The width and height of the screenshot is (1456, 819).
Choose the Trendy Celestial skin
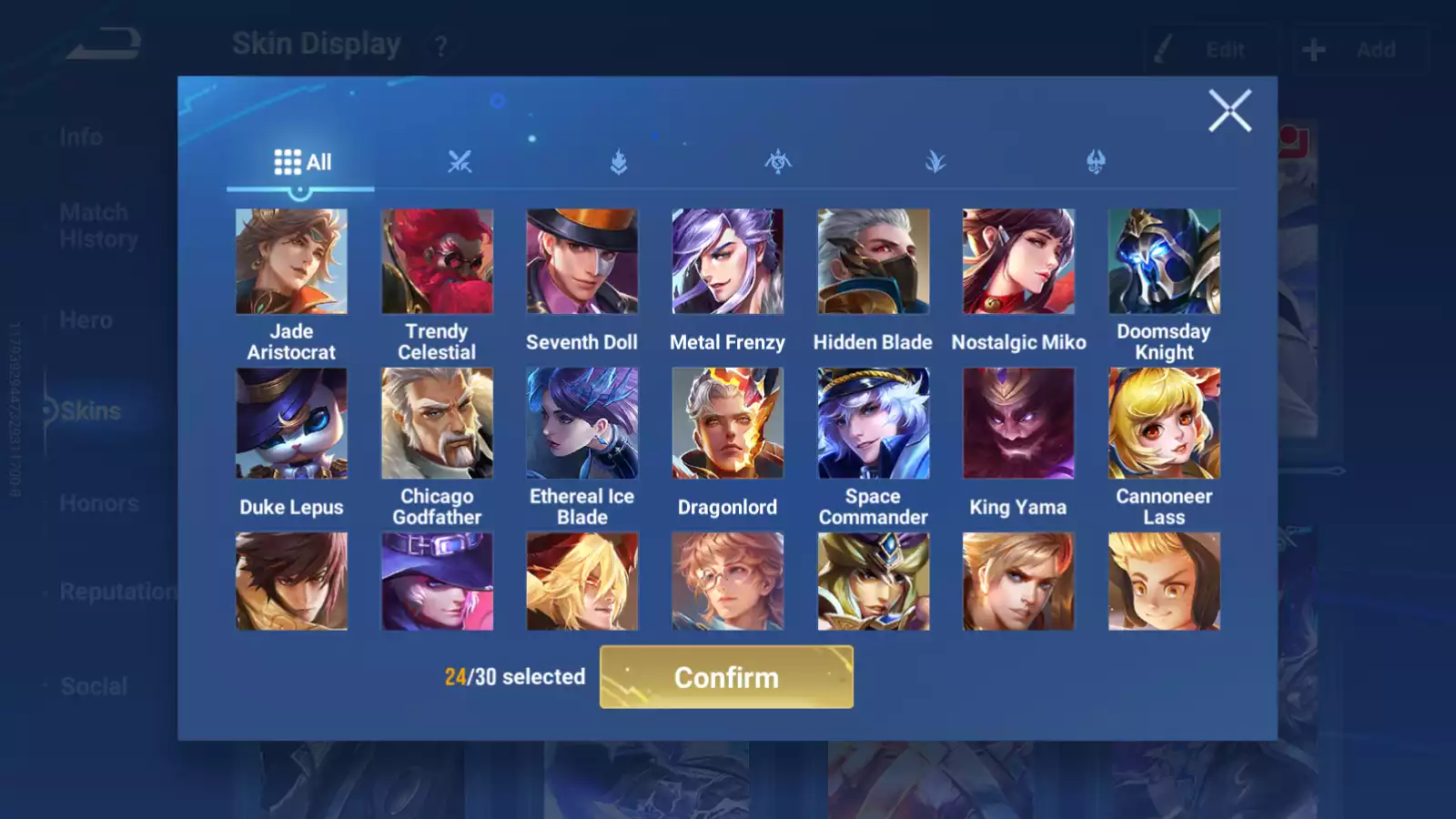[437, 262]
